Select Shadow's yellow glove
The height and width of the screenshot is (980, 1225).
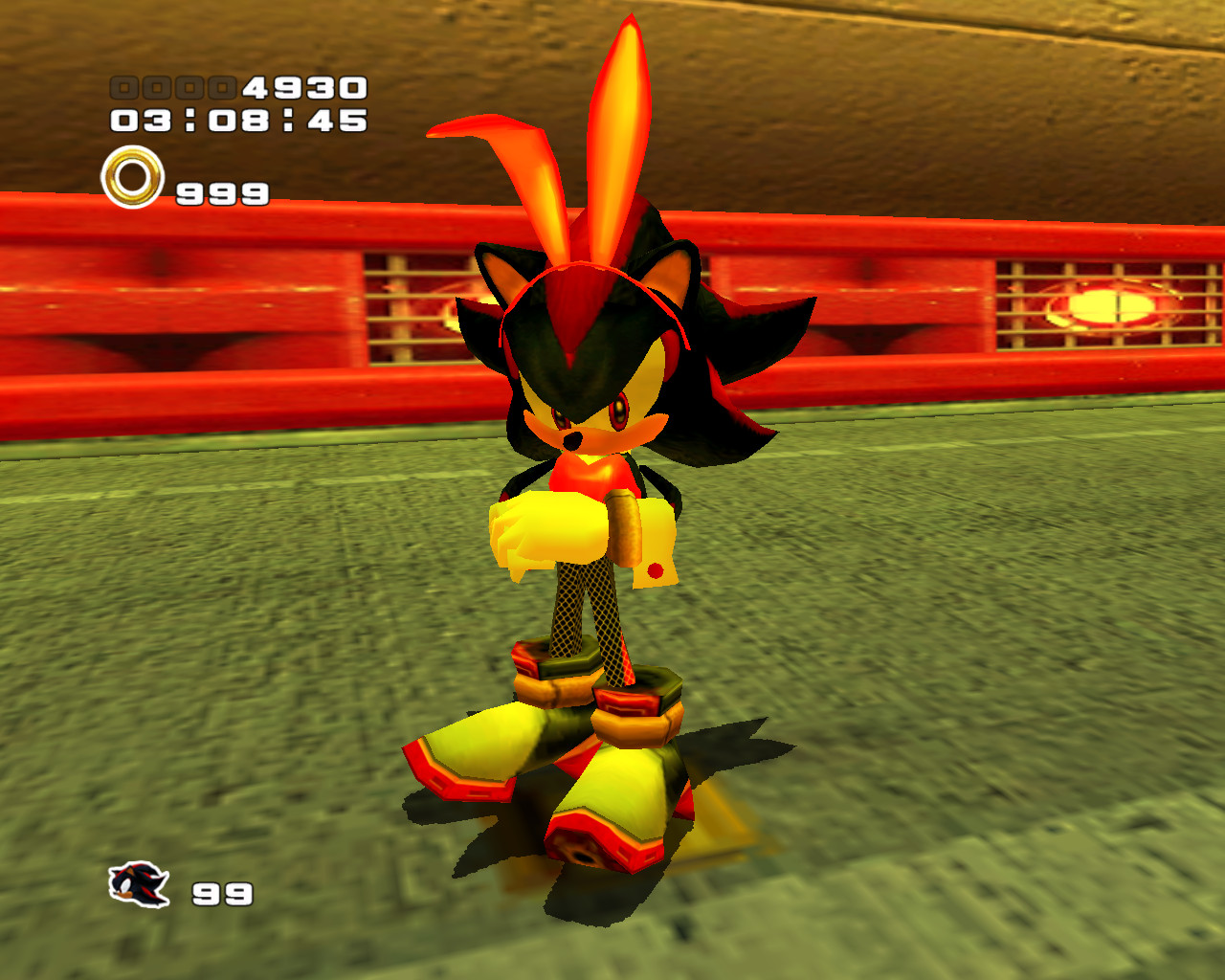click(550, 526)
